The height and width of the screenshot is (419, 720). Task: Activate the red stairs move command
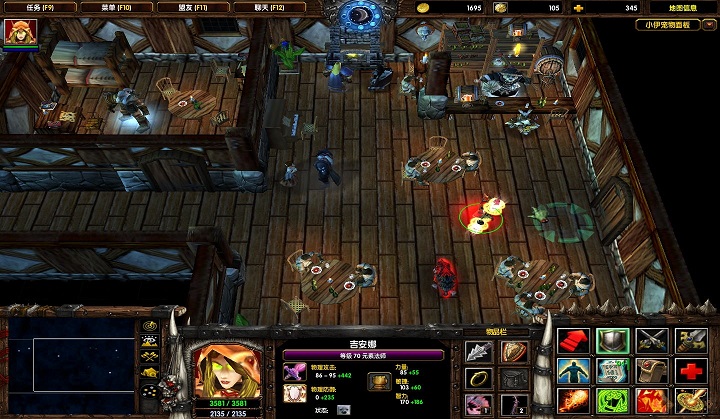pyautogui.click(x=572, y=341)
